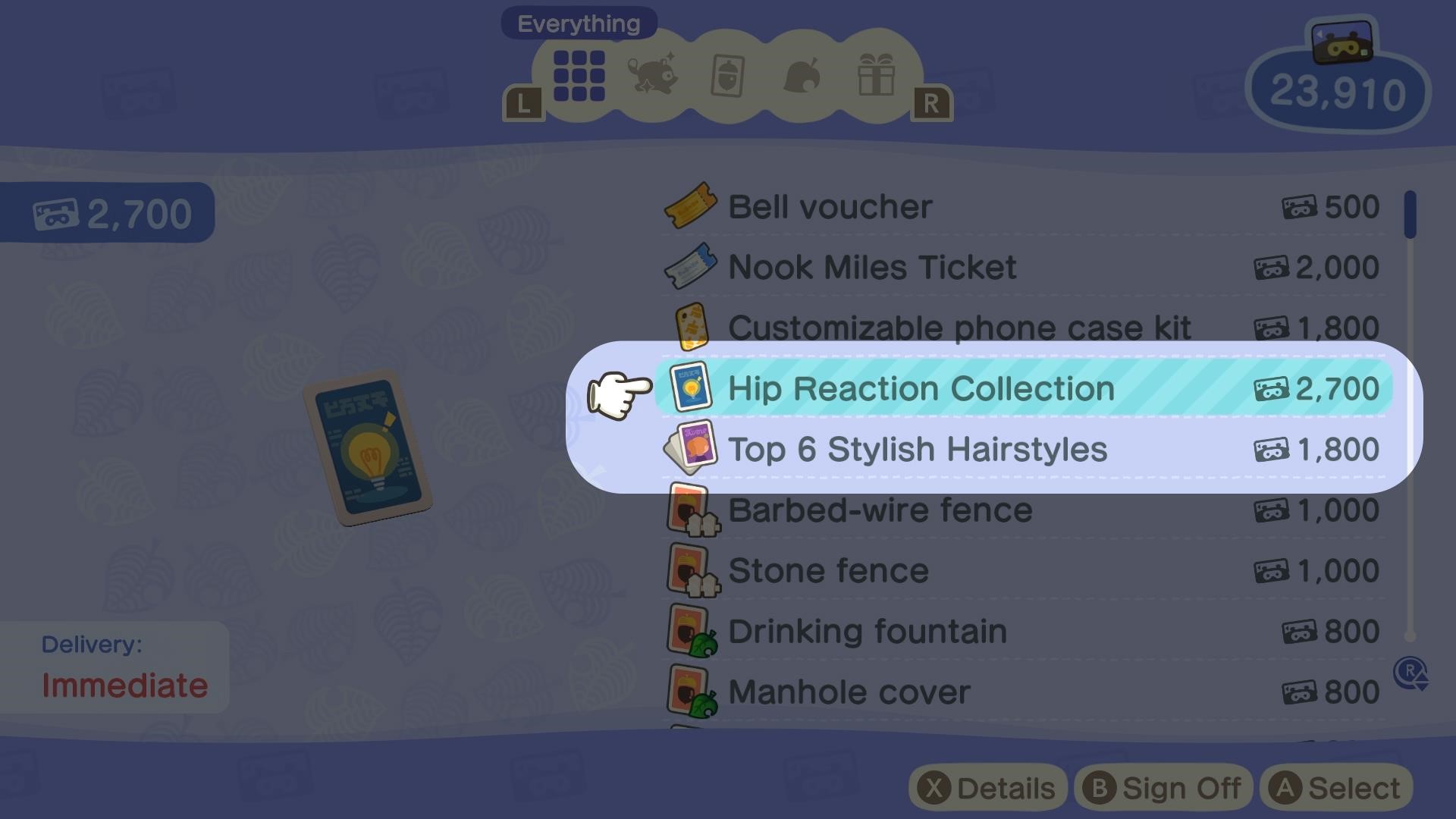Pick the Drinking fountain entry
Image resolution: width=1456 pixels, height=819 pixels.
867,632
